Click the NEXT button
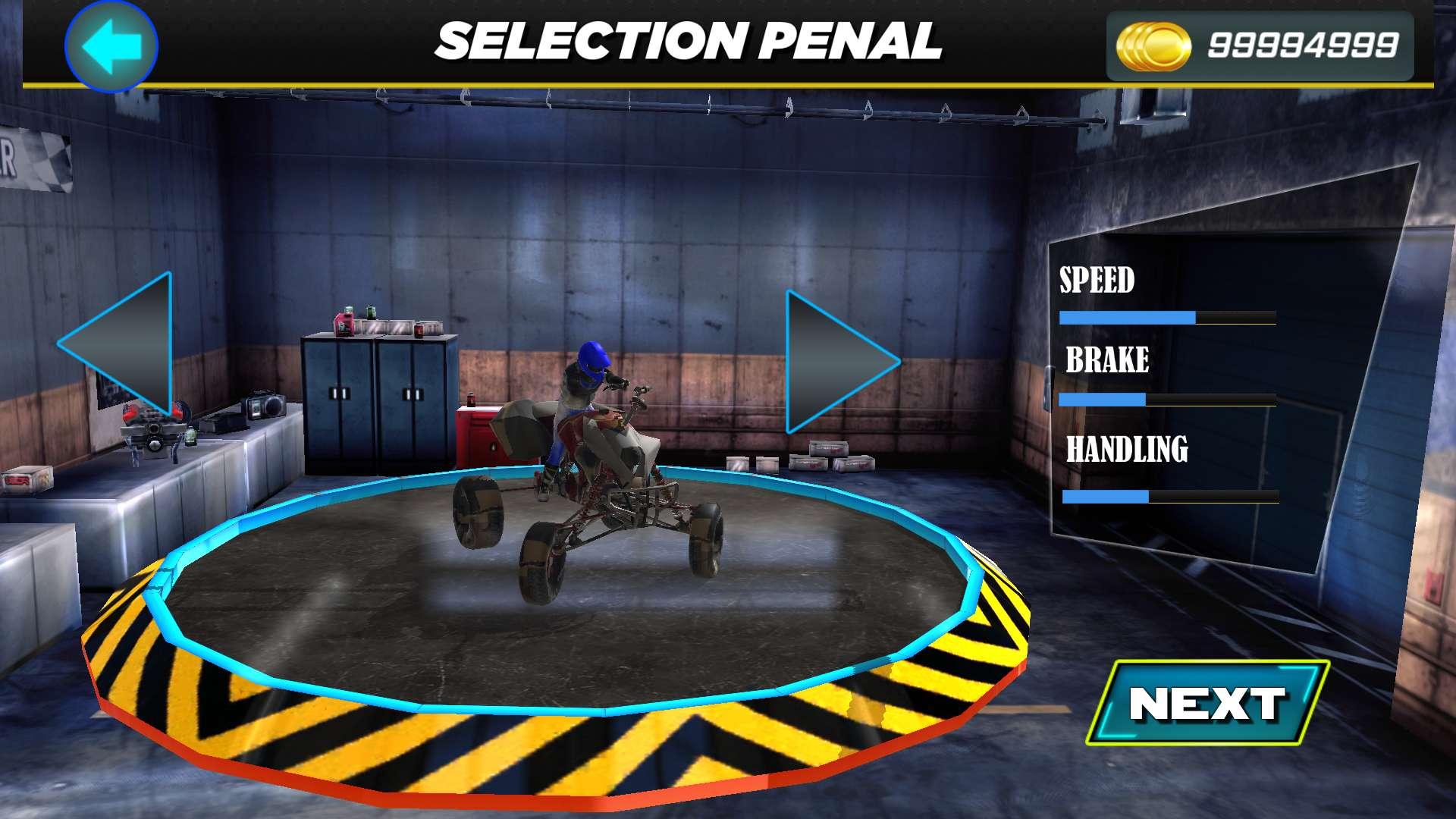This screenshot has height=819, width=1456. point(1207,703)
